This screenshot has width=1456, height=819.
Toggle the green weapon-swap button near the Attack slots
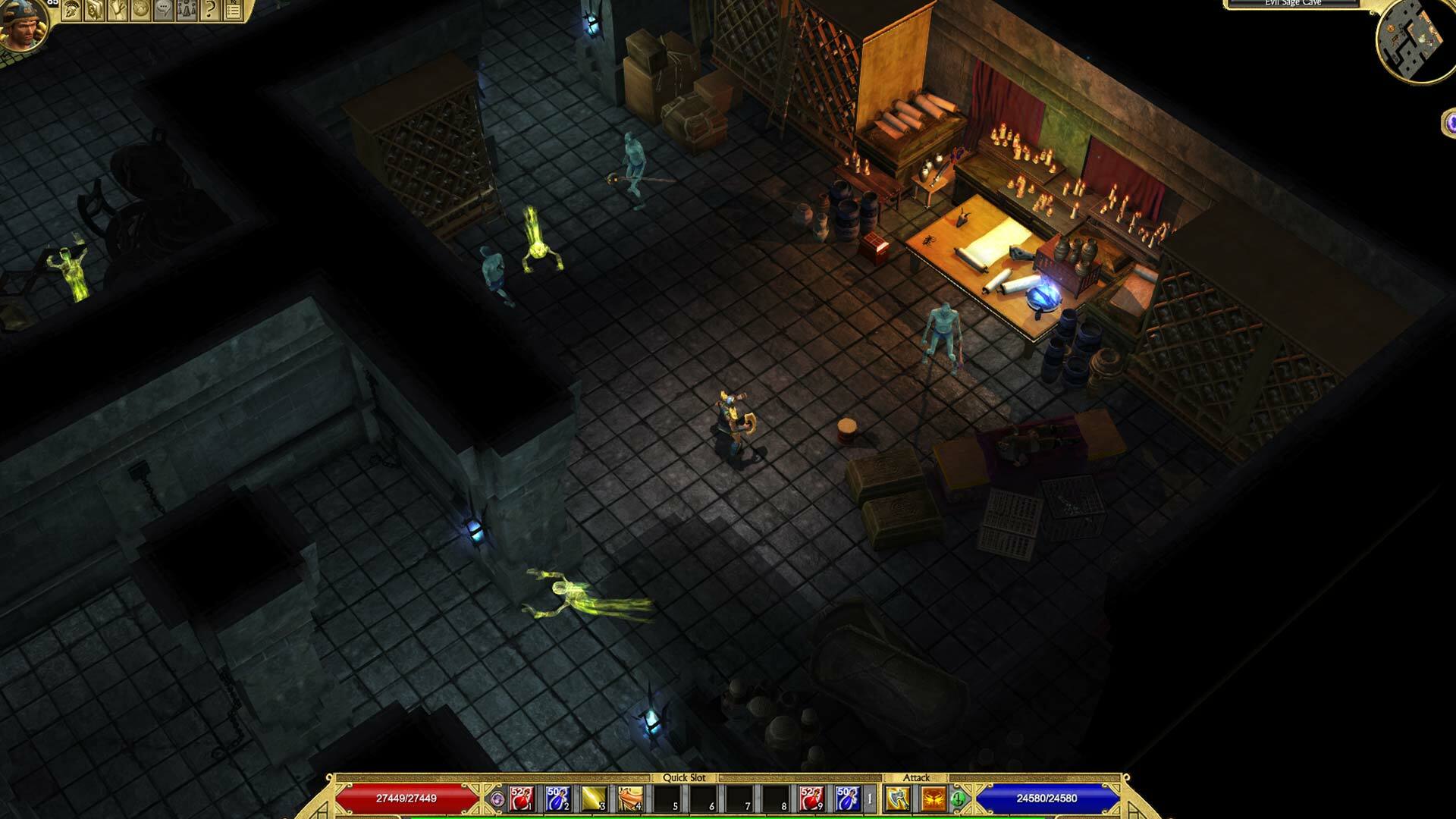pyautogui.click(x=958, y=800)
